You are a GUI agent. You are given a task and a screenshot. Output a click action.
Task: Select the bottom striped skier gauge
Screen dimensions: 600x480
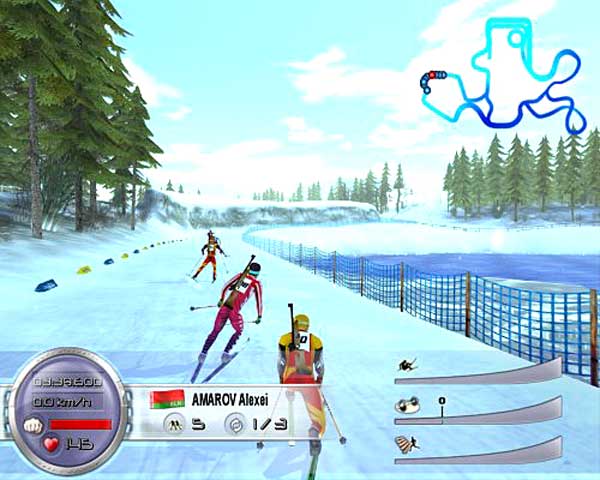477,447
